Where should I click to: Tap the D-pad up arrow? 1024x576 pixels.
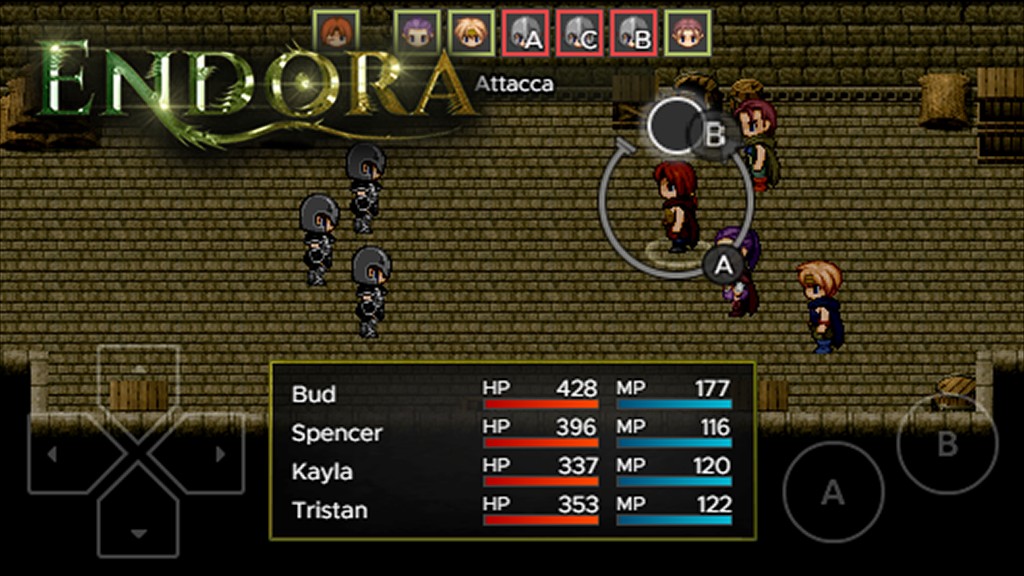(139, 378)
